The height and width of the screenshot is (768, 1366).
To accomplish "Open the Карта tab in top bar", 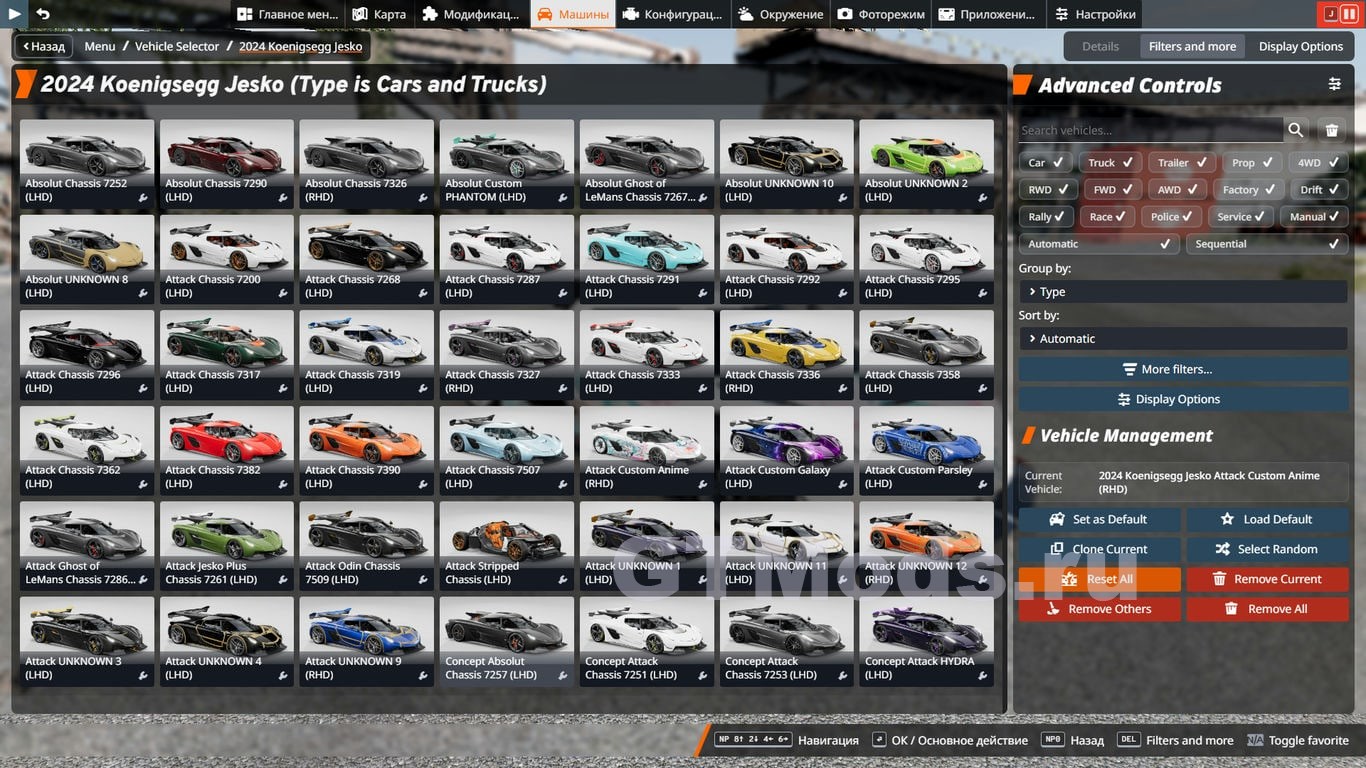I will (379, 14).
